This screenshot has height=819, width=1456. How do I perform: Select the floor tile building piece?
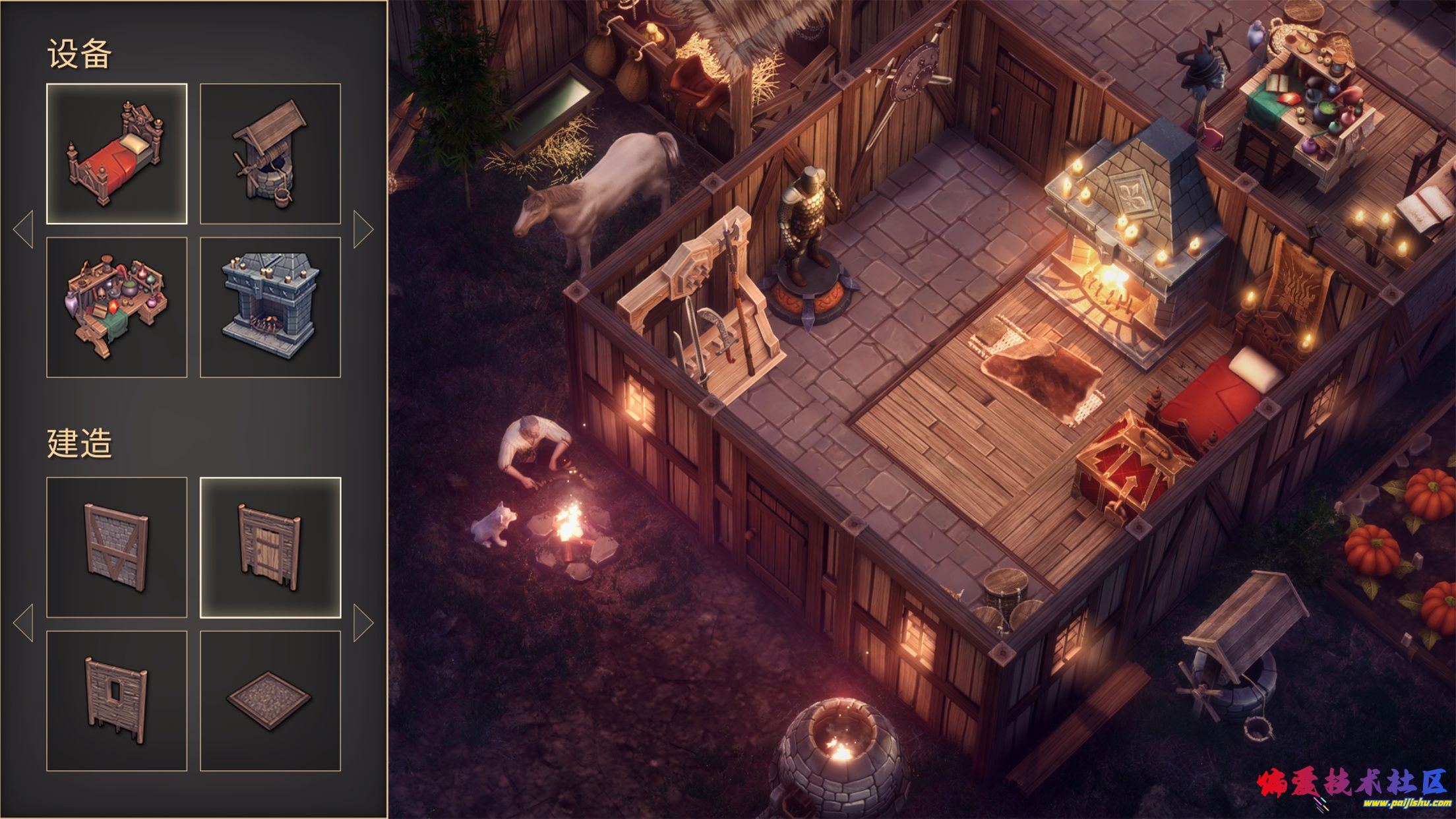270,701
